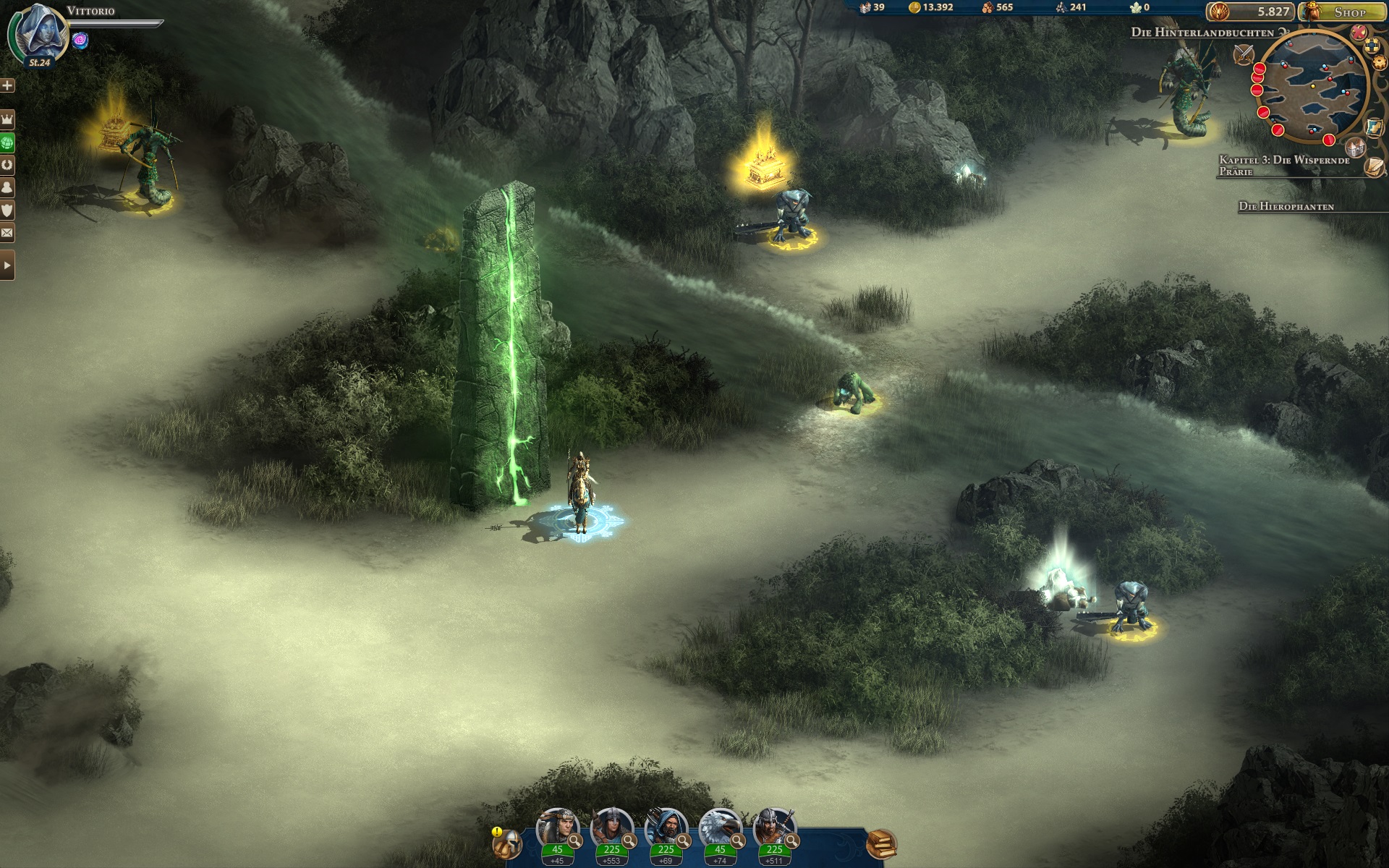Open the world map scroll icon
1389x868 pixels.
click(1375, 127)
